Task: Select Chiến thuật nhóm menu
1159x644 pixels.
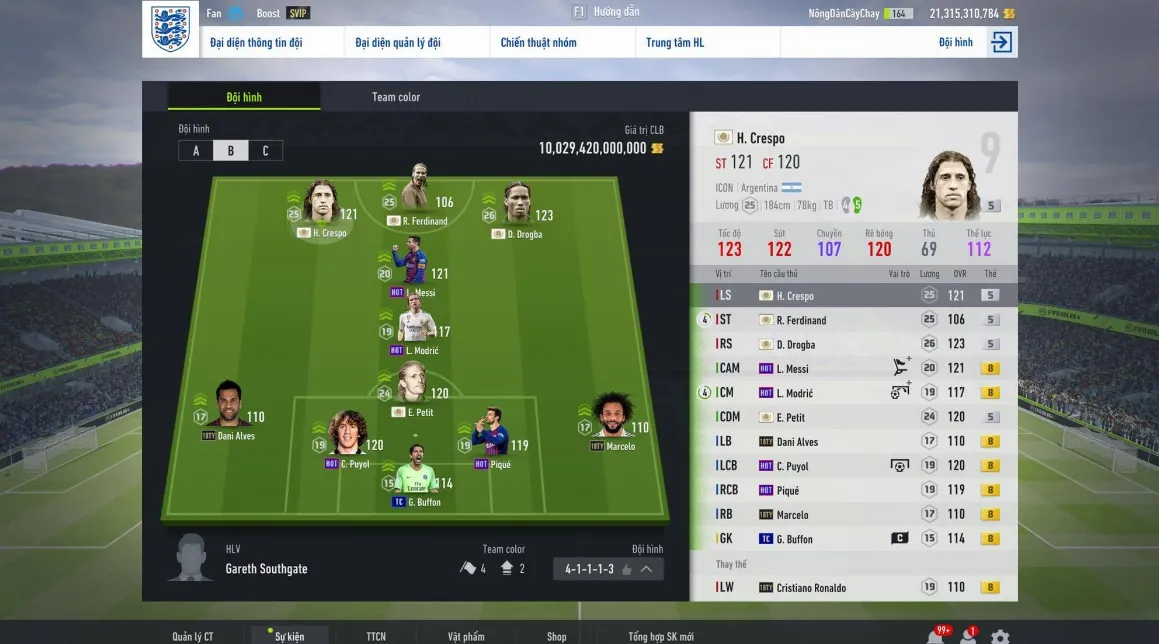Action: (538, 43)
